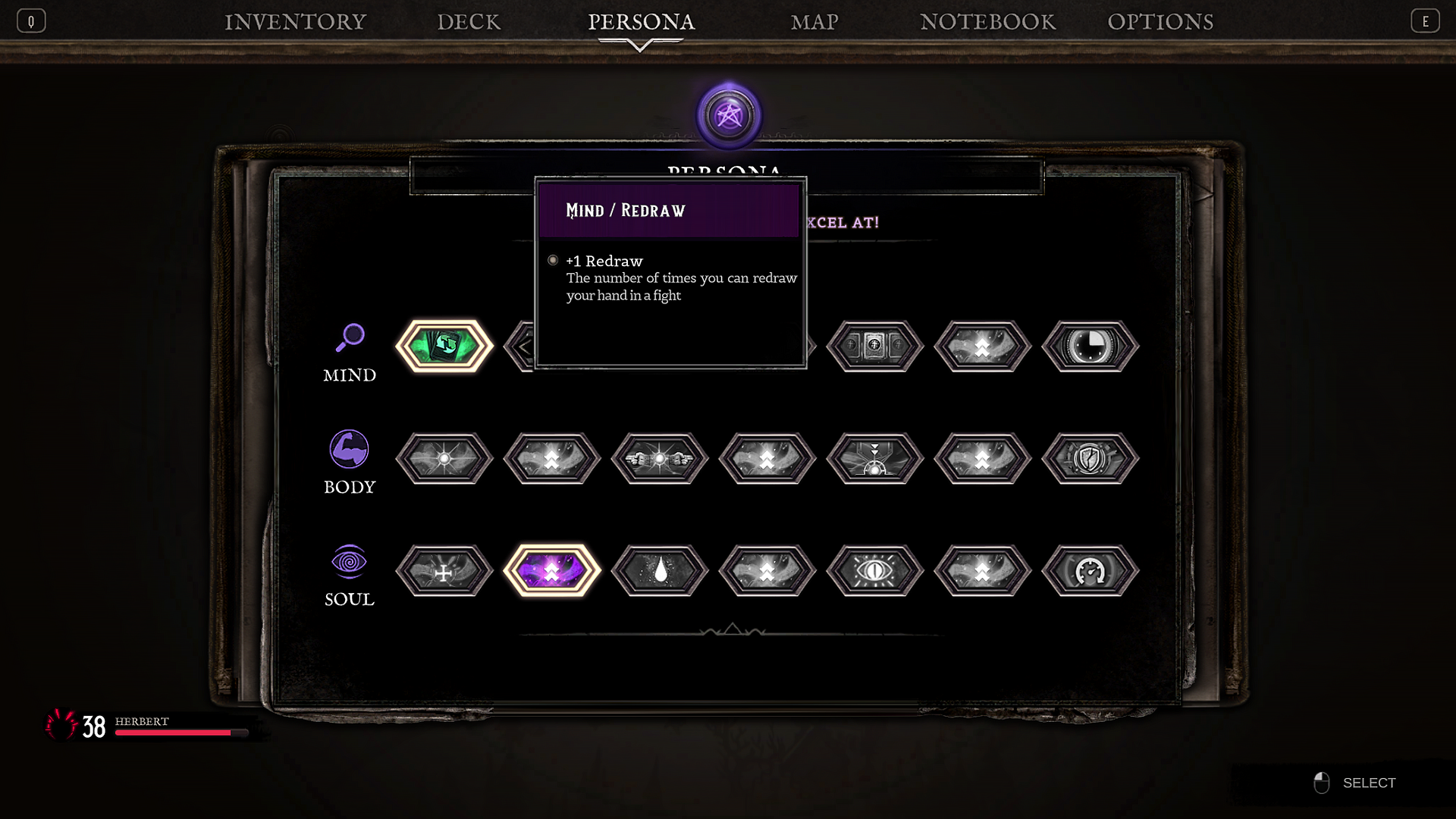Select the fists Body perk node

[x=660, y=459]
